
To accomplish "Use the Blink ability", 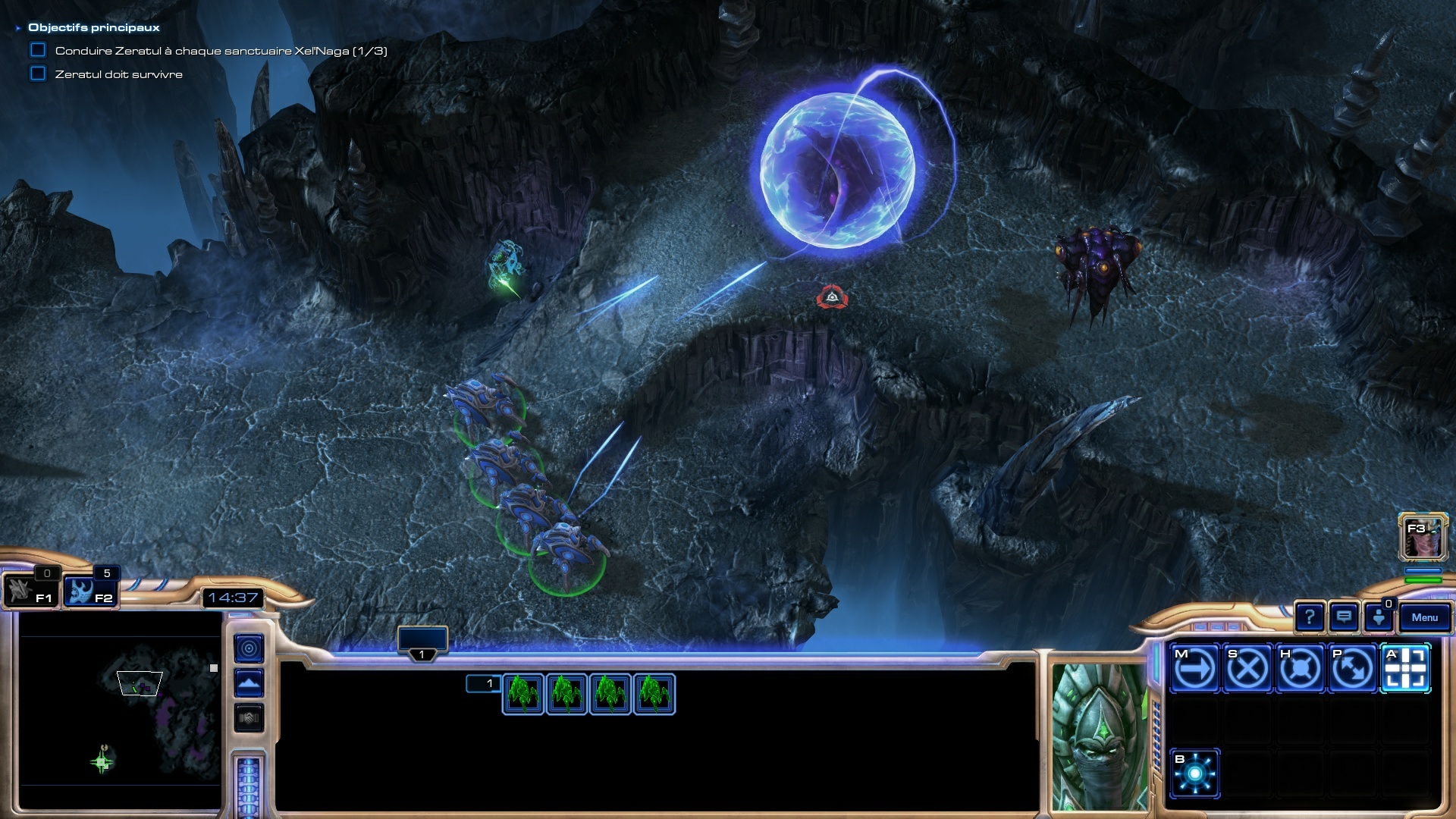I will coord(1194,773).
